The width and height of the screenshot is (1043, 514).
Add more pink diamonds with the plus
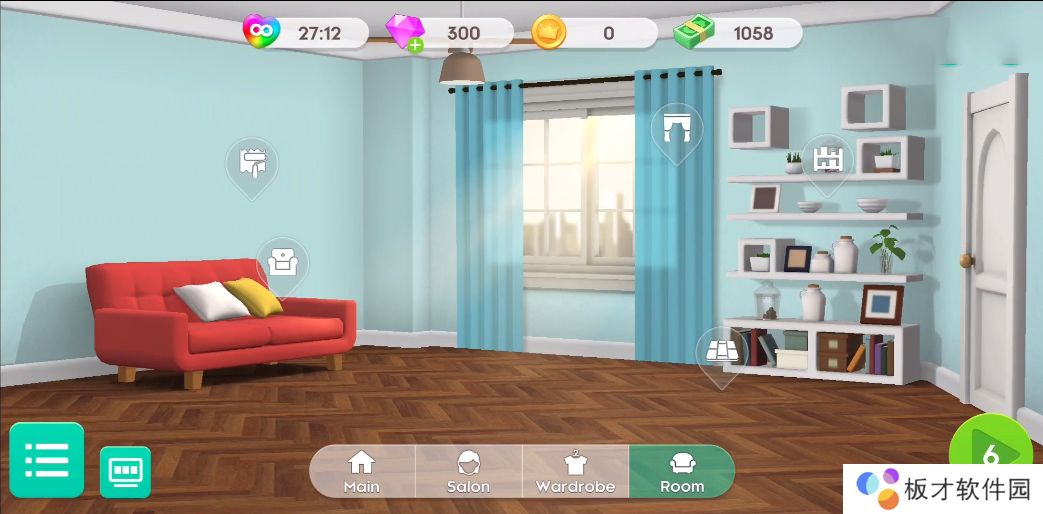click(416, 45)
